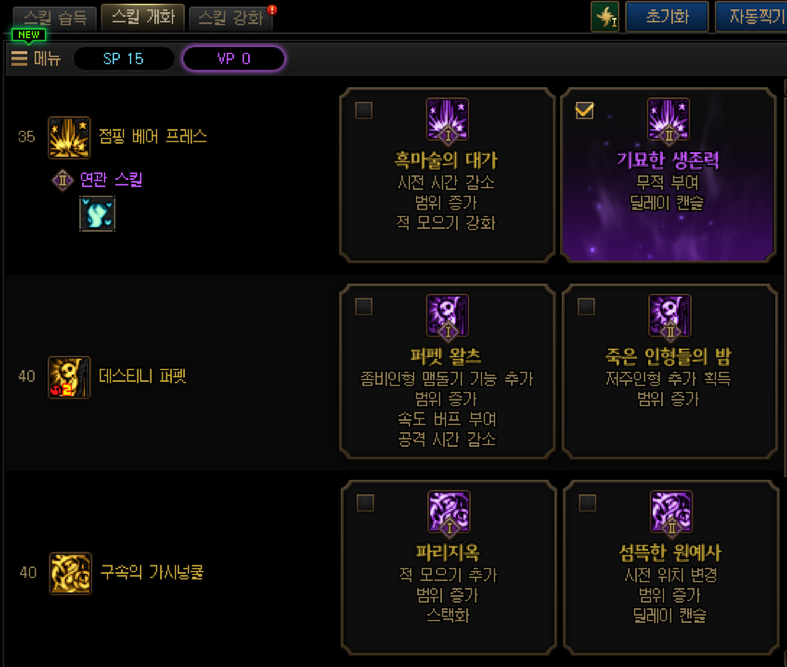
Task: Select the VP 0 points pill
Action: [x=234, y=59]
